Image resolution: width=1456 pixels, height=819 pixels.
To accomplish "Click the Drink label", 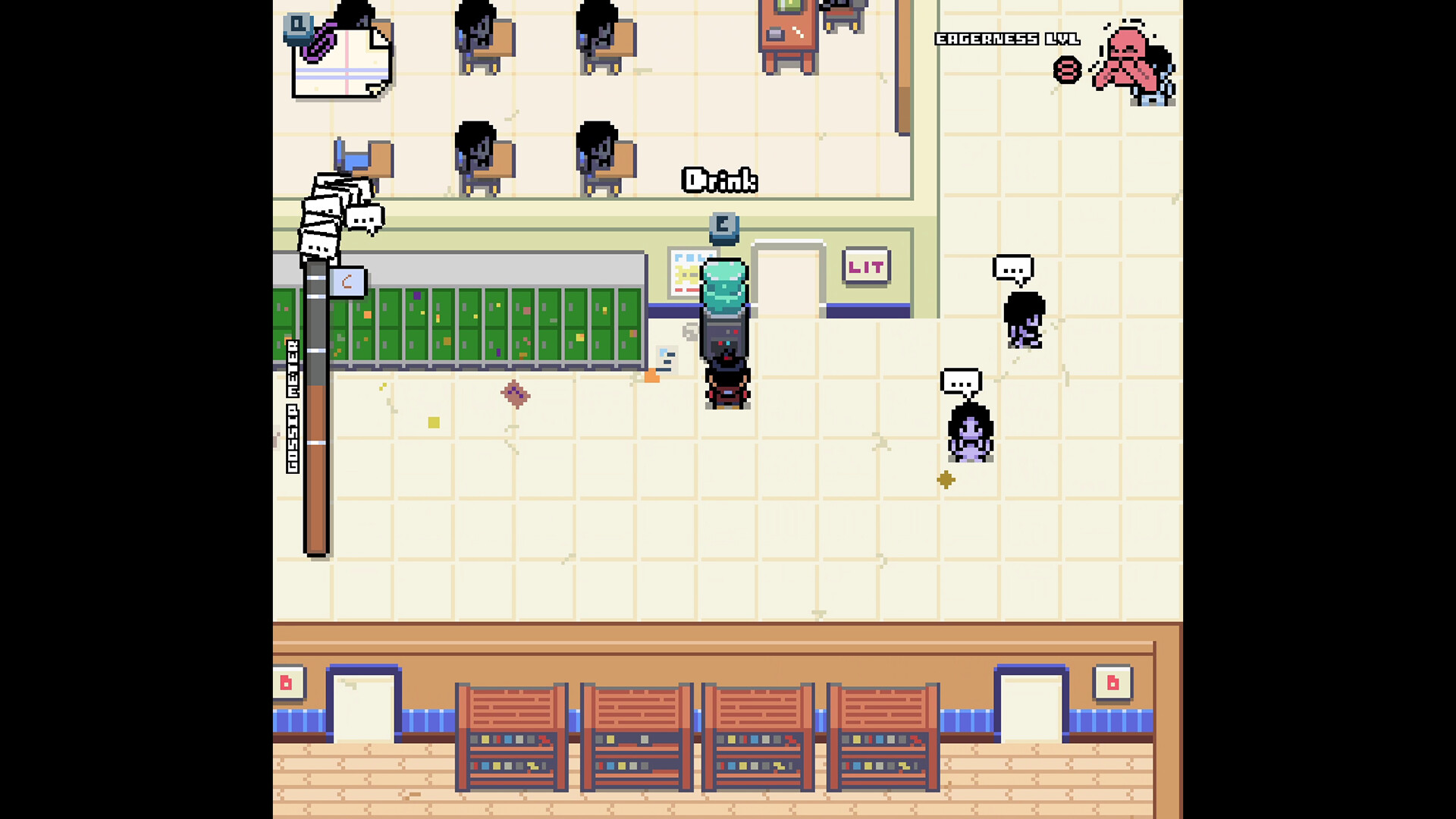I will tap(720, 180).
